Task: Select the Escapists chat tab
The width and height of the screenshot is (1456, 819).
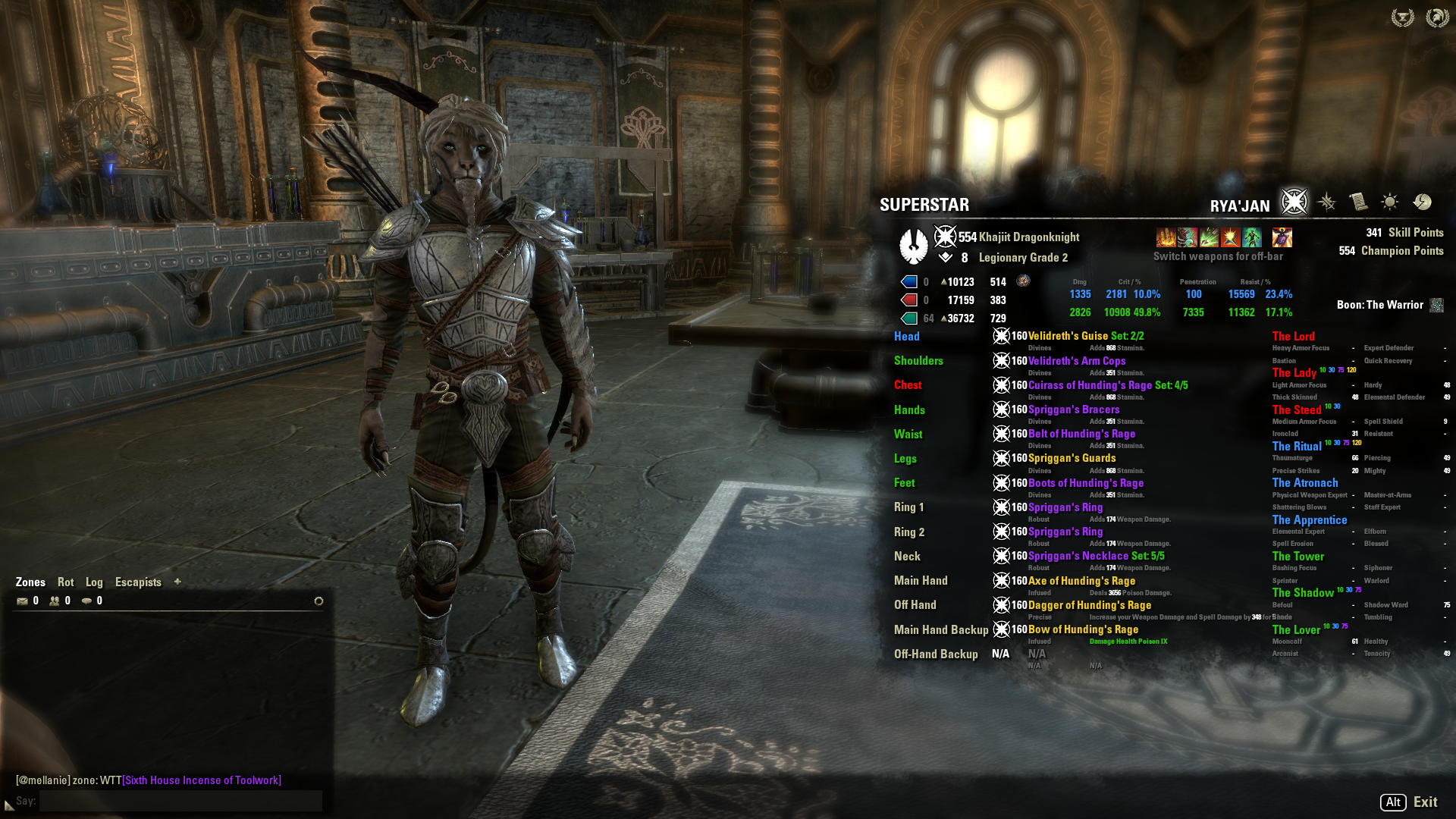Action: [x=138, y=582]
